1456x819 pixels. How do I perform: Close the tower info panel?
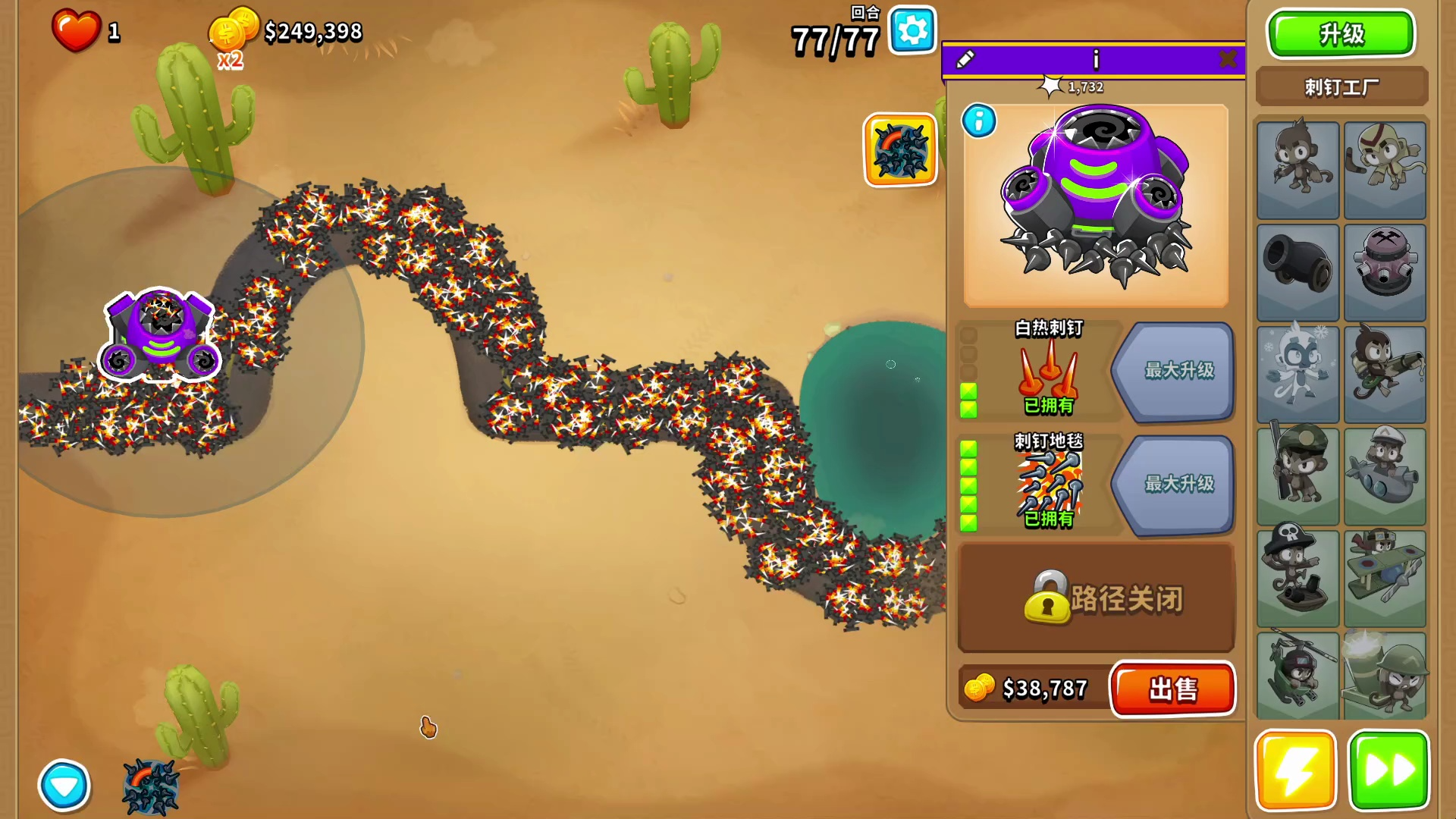[1228, 59]
